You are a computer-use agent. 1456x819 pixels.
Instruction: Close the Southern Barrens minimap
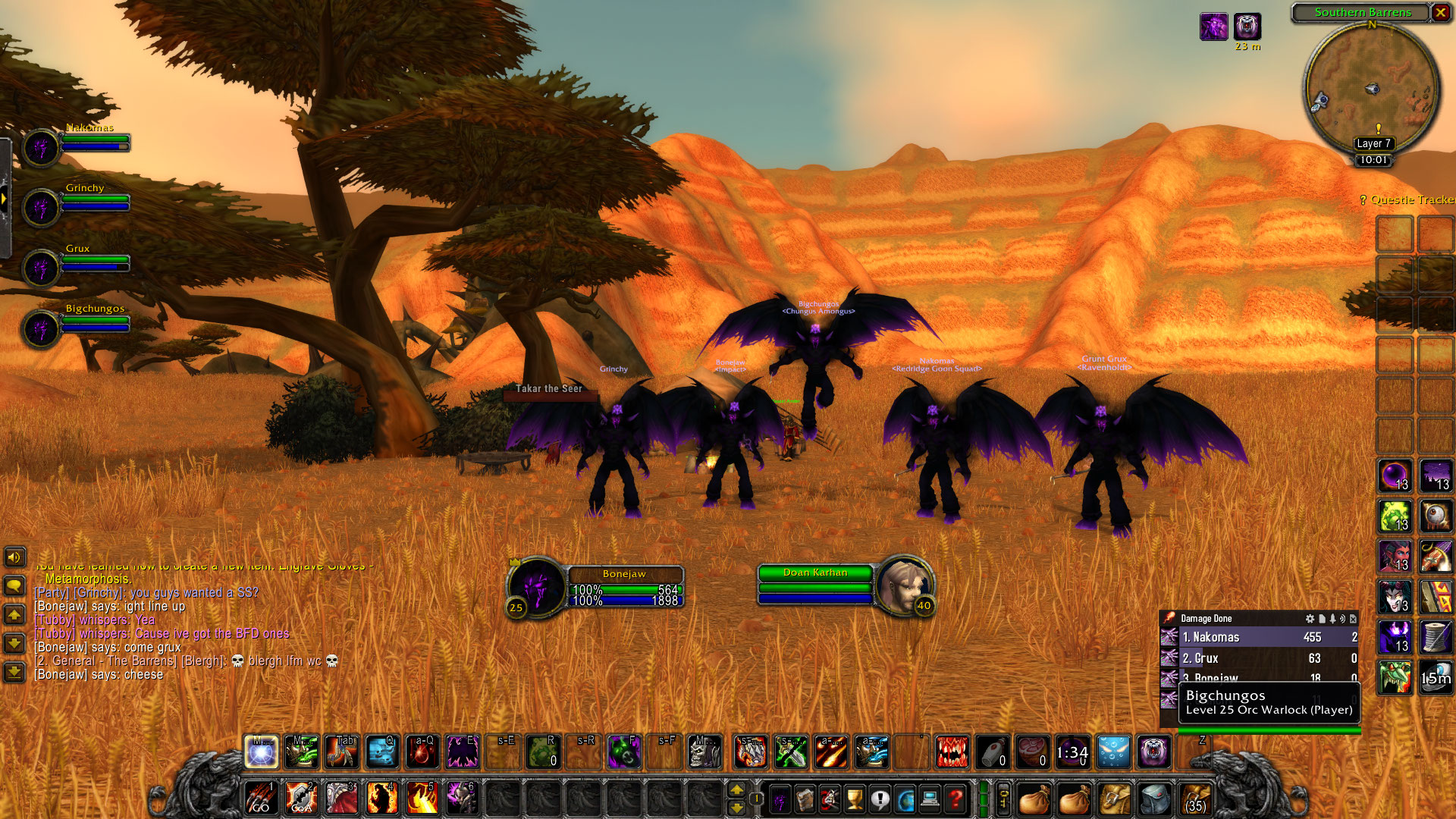click(1440, 12)
